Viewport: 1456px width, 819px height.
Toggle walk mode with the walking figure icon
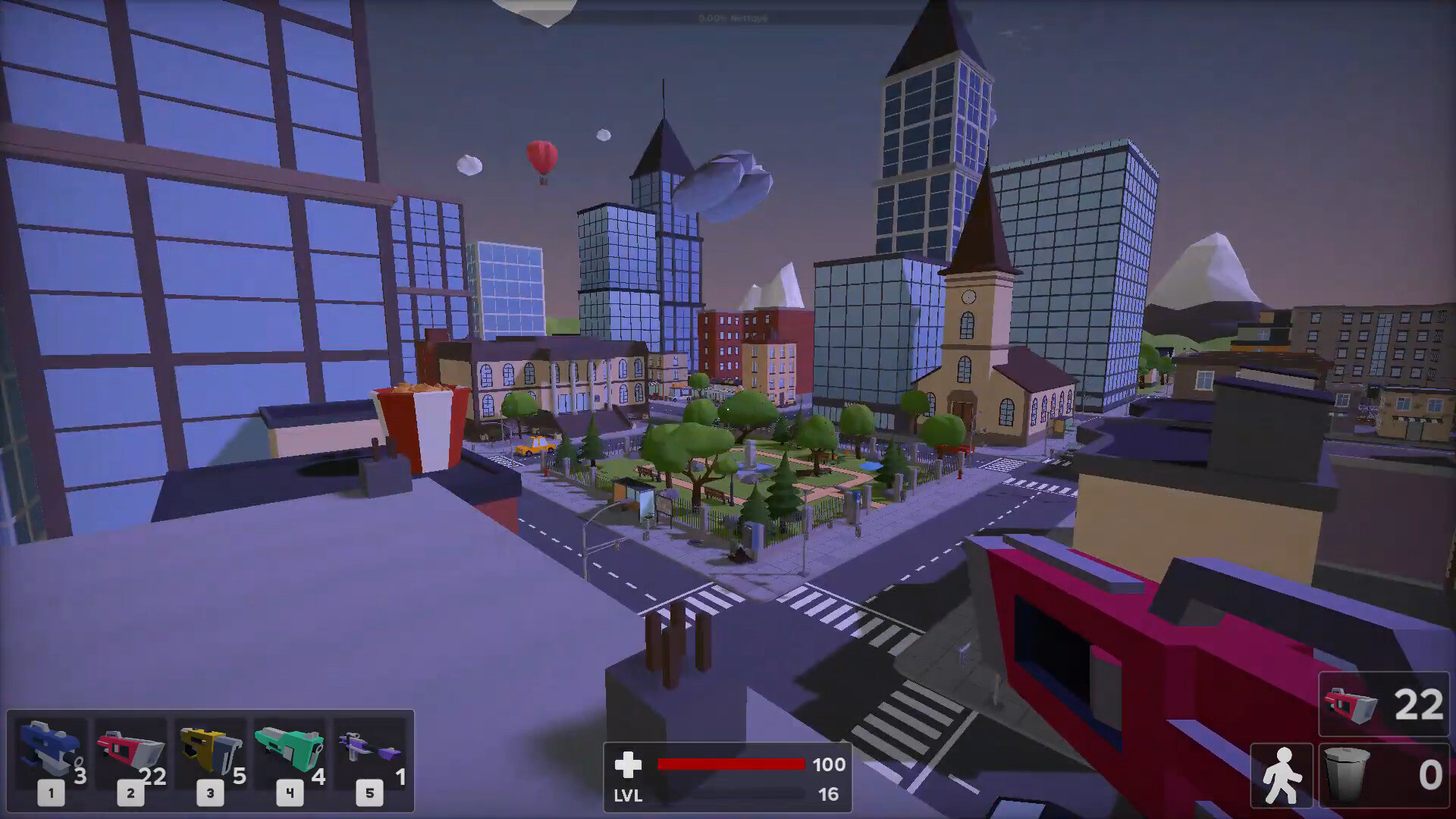(x=1283, y=773)
